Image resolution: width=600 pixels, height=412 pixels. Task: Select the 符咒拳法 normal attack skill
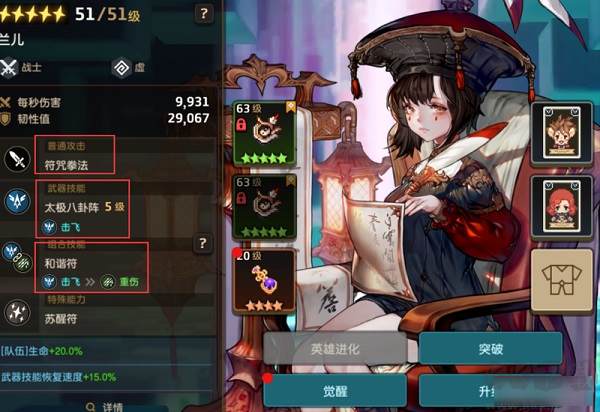(x=75, y=156)
